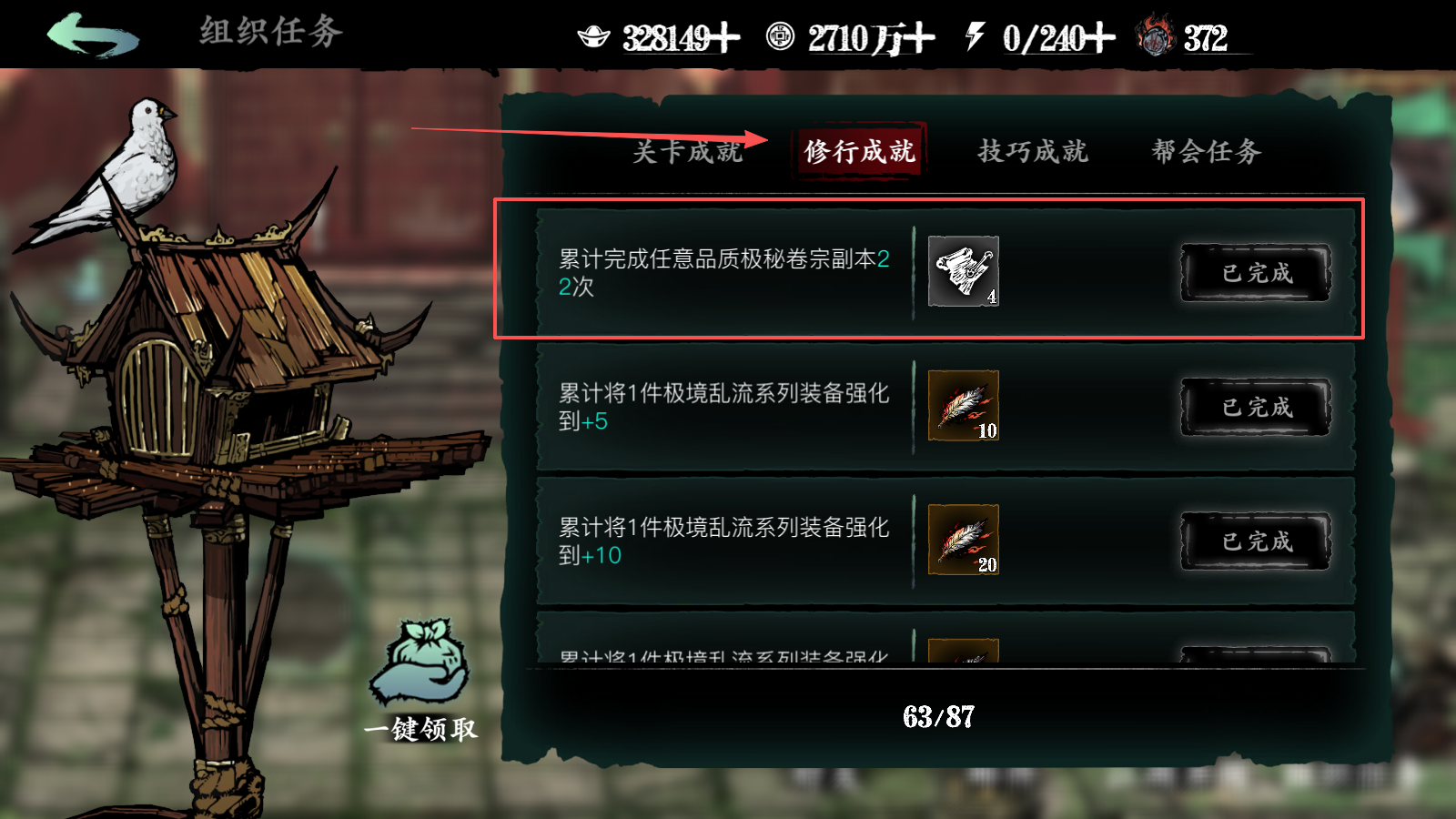Click the feather reward icon with x10
Image resolution: width=1456 pixels, height=819 pixels.
pos(964,406)
